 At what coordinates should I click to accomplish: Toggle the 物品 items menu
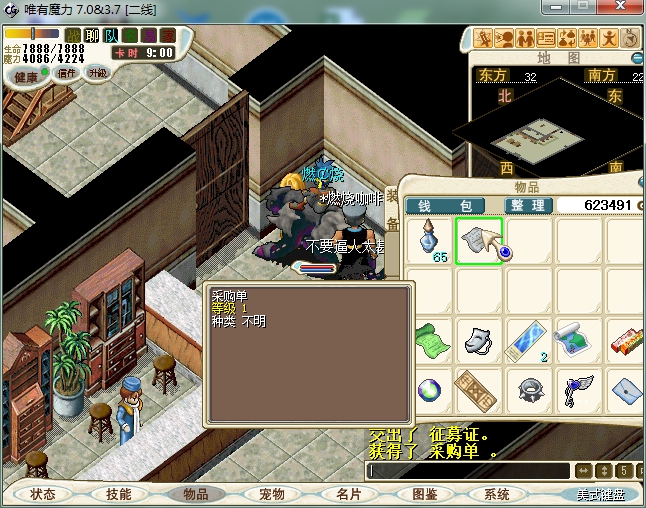[x=195, y=494]
